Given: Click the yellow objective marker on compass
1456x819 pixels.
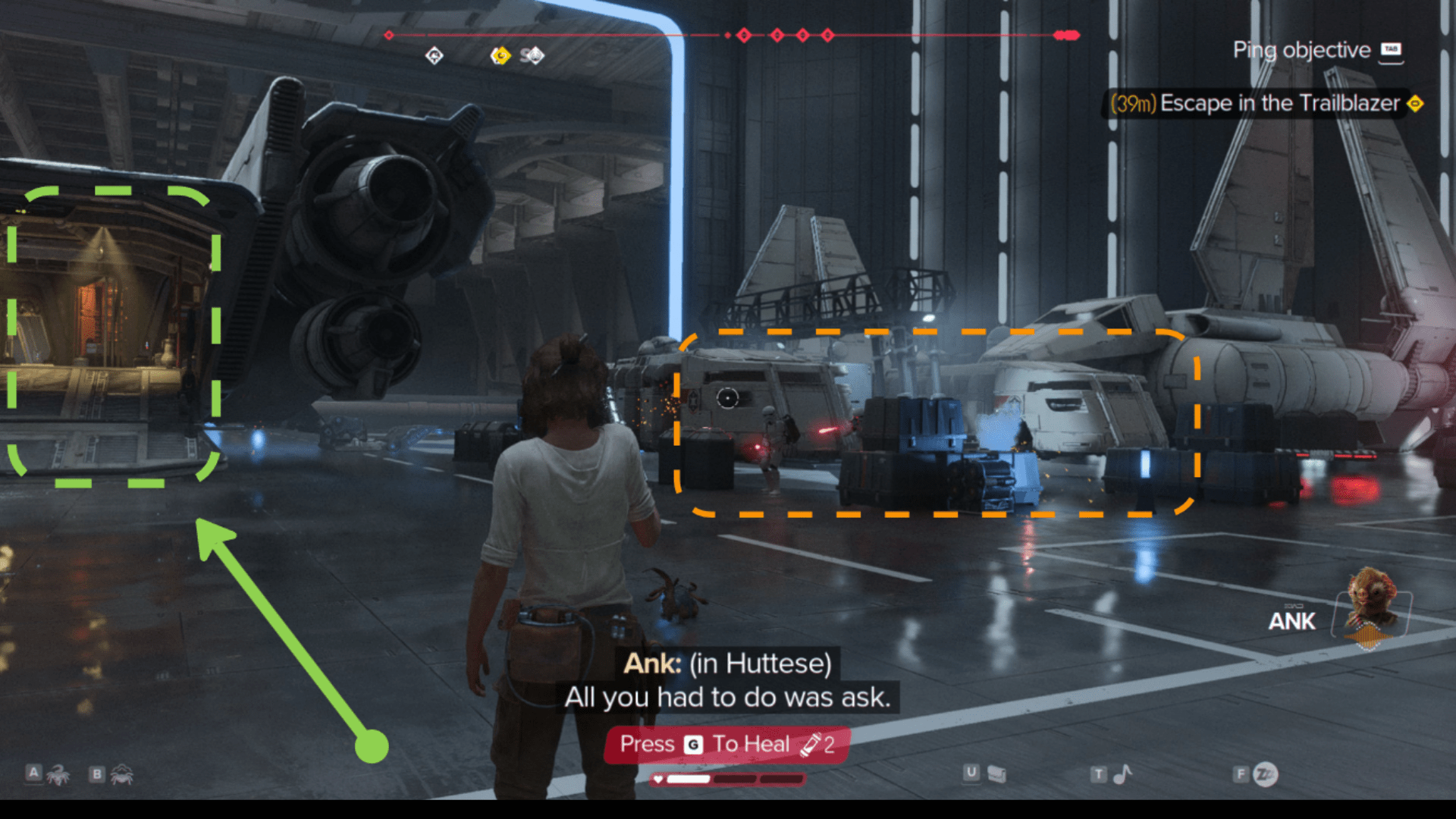Looking at the screenshot, I should click(500, 55).
